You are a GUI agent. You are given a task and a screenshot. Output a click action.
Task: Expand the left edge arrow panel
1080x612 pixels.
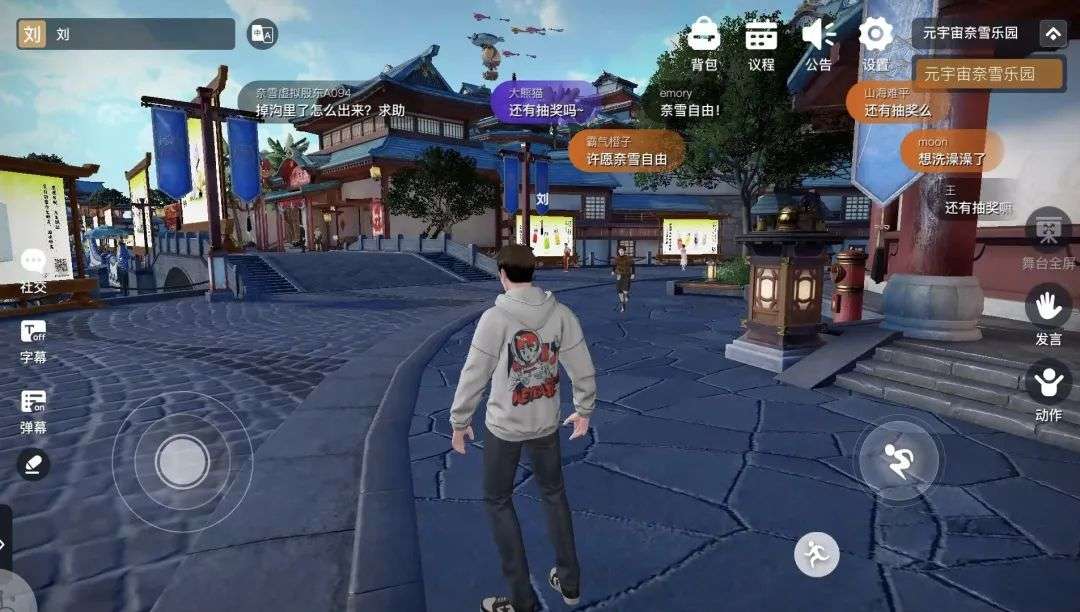5,543
